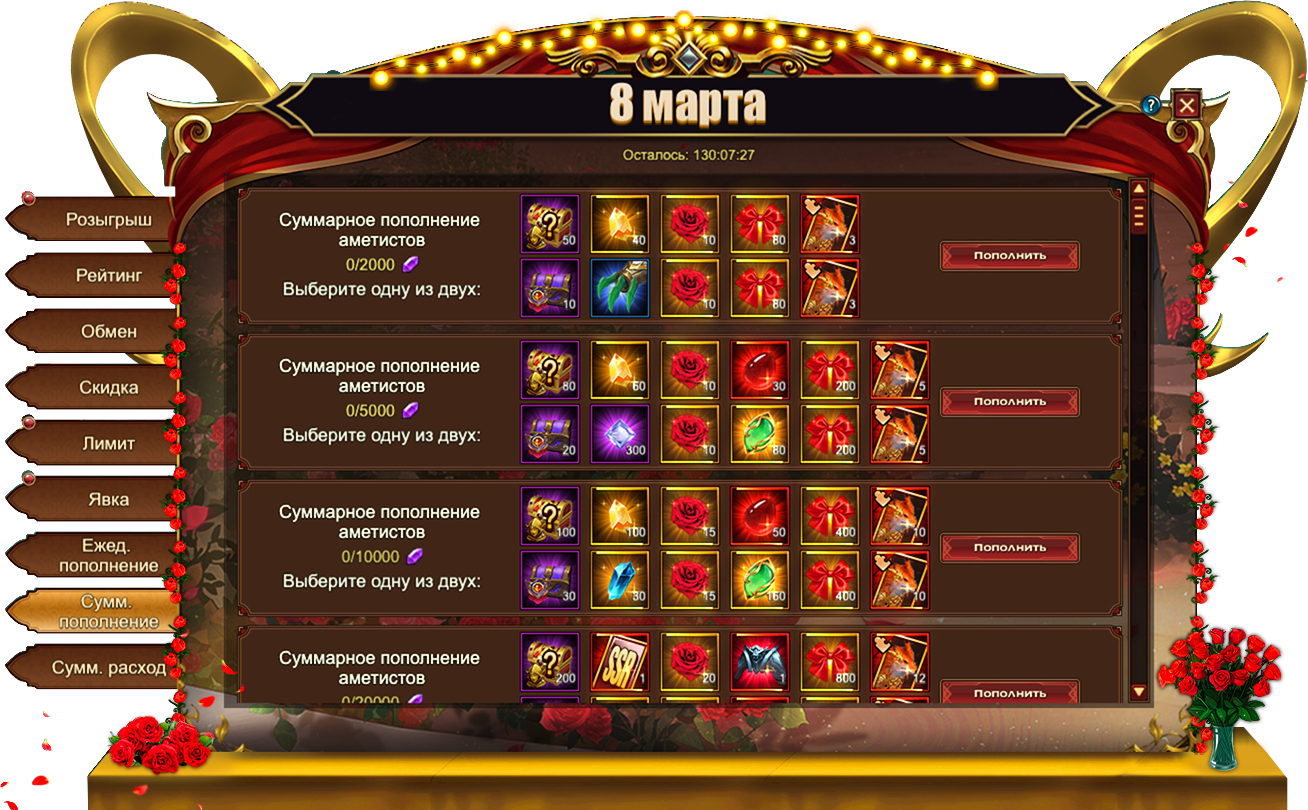Select the Сумм. пополнение tab

pos(108,611)
